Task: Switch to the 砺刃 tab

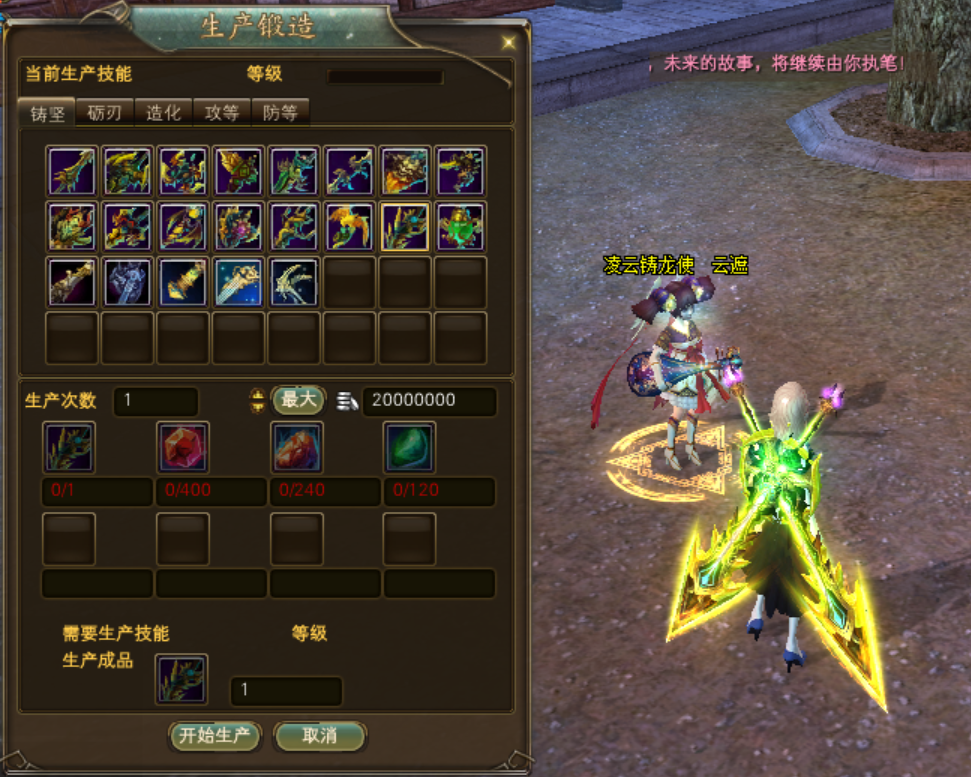Action: [x=105, y=113]
